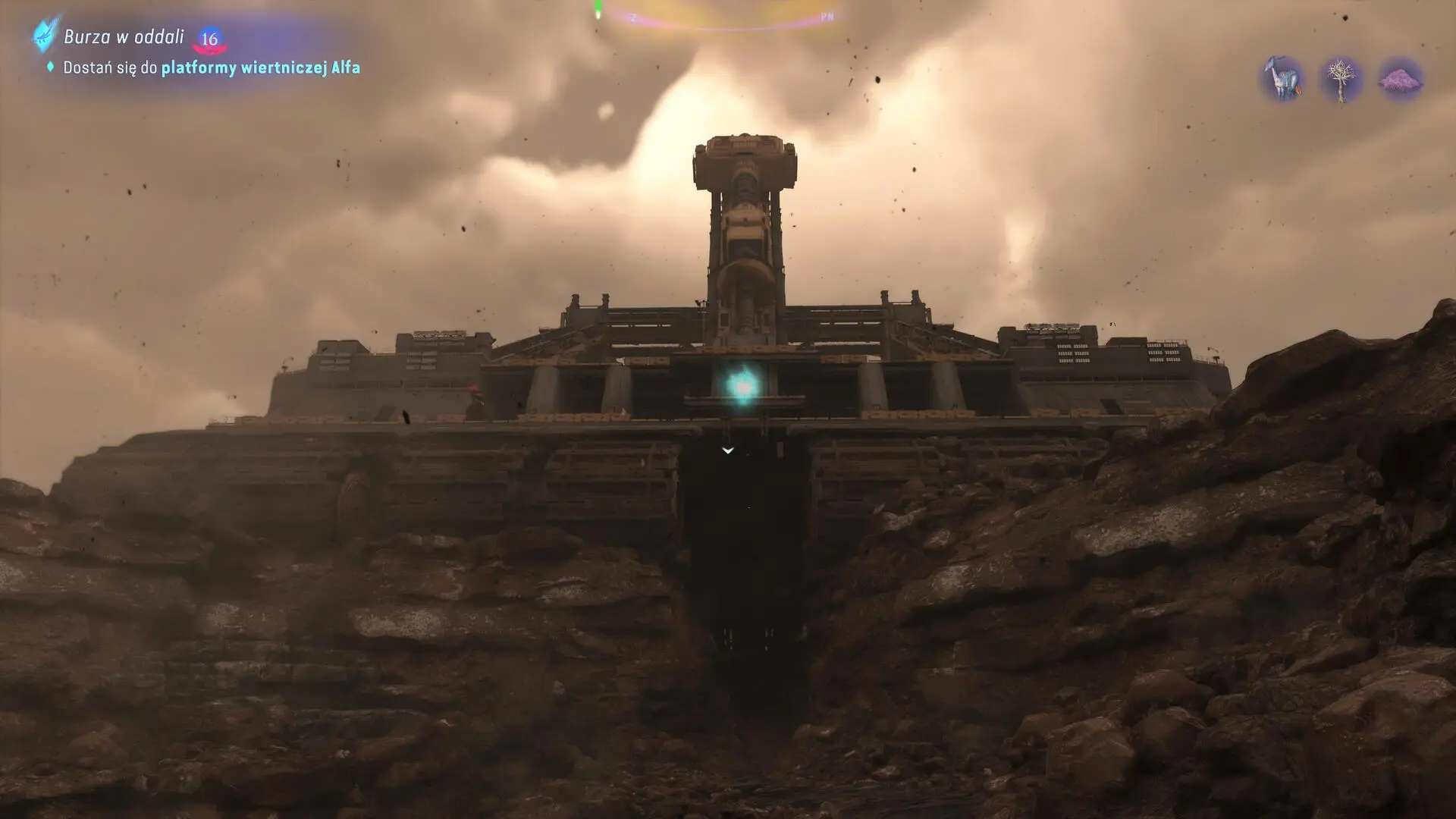Click the direhorse creature icon
Image resolution: width=1456 pixels, height=819 pixels.
[1283, 79]
